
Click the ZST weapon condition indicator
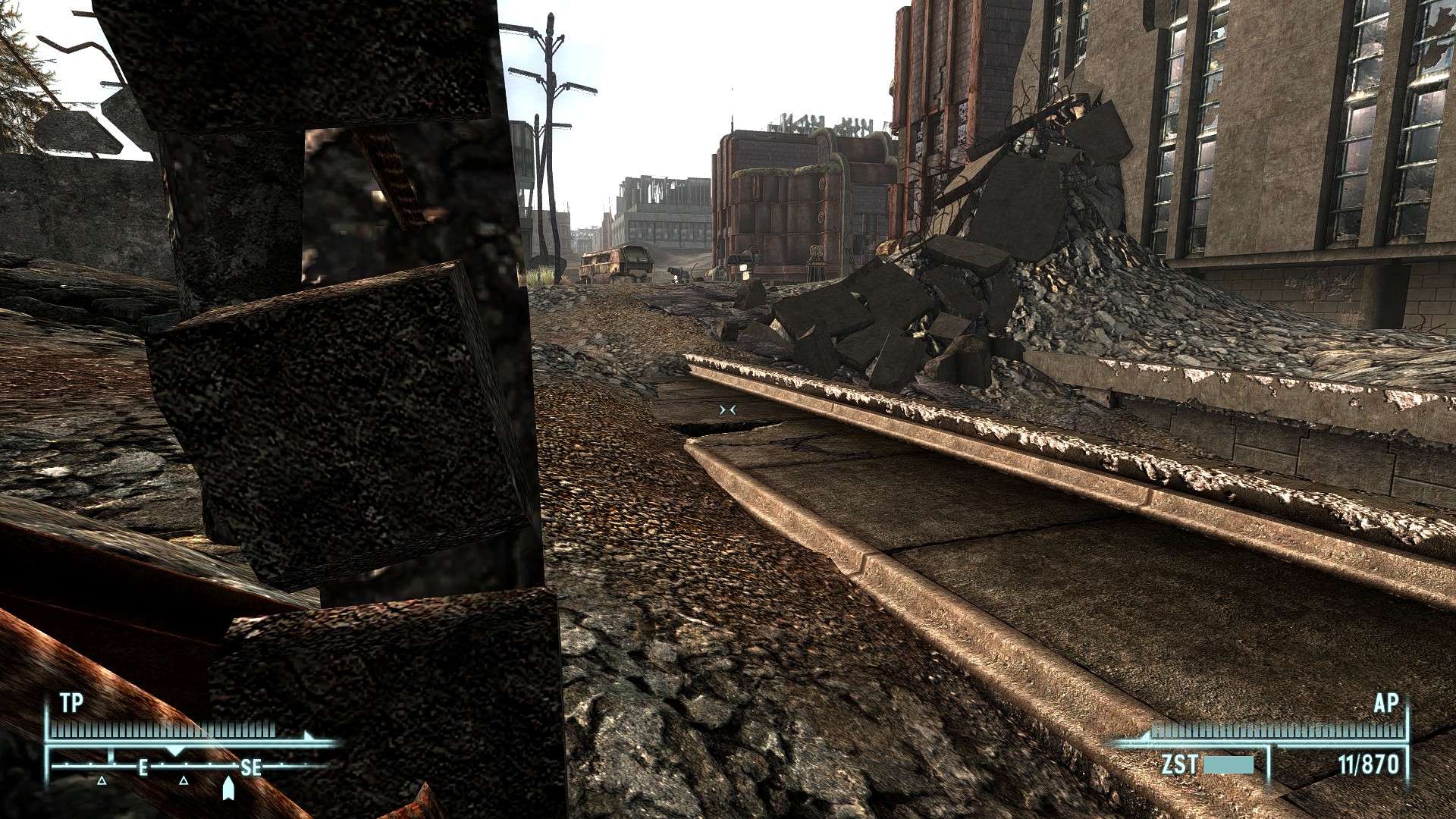tap(1179, 765)
